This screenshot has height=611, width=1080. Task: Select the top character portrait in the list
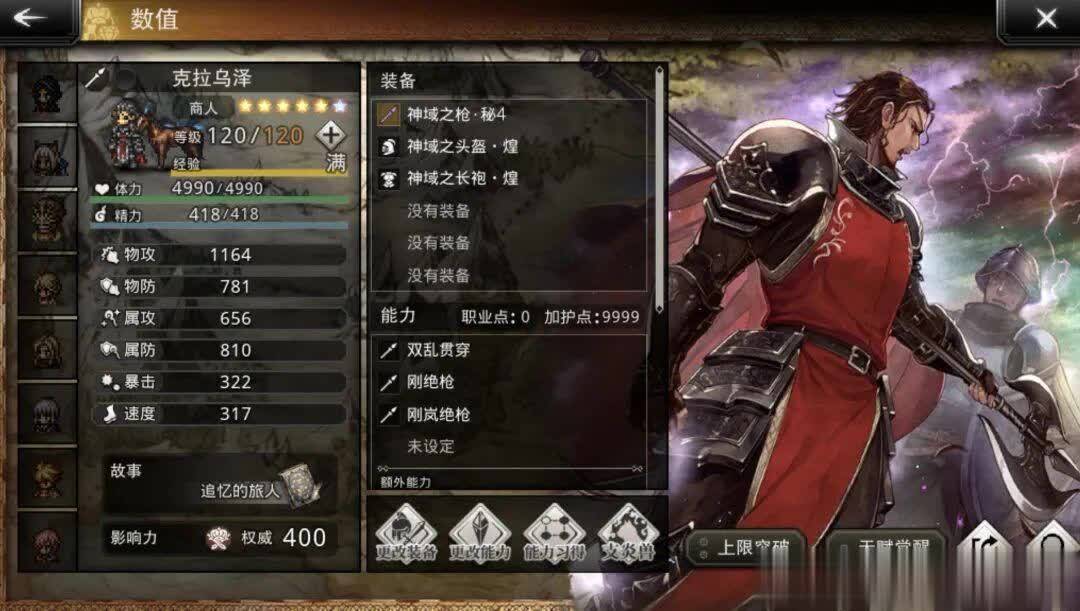pos(45,93)
